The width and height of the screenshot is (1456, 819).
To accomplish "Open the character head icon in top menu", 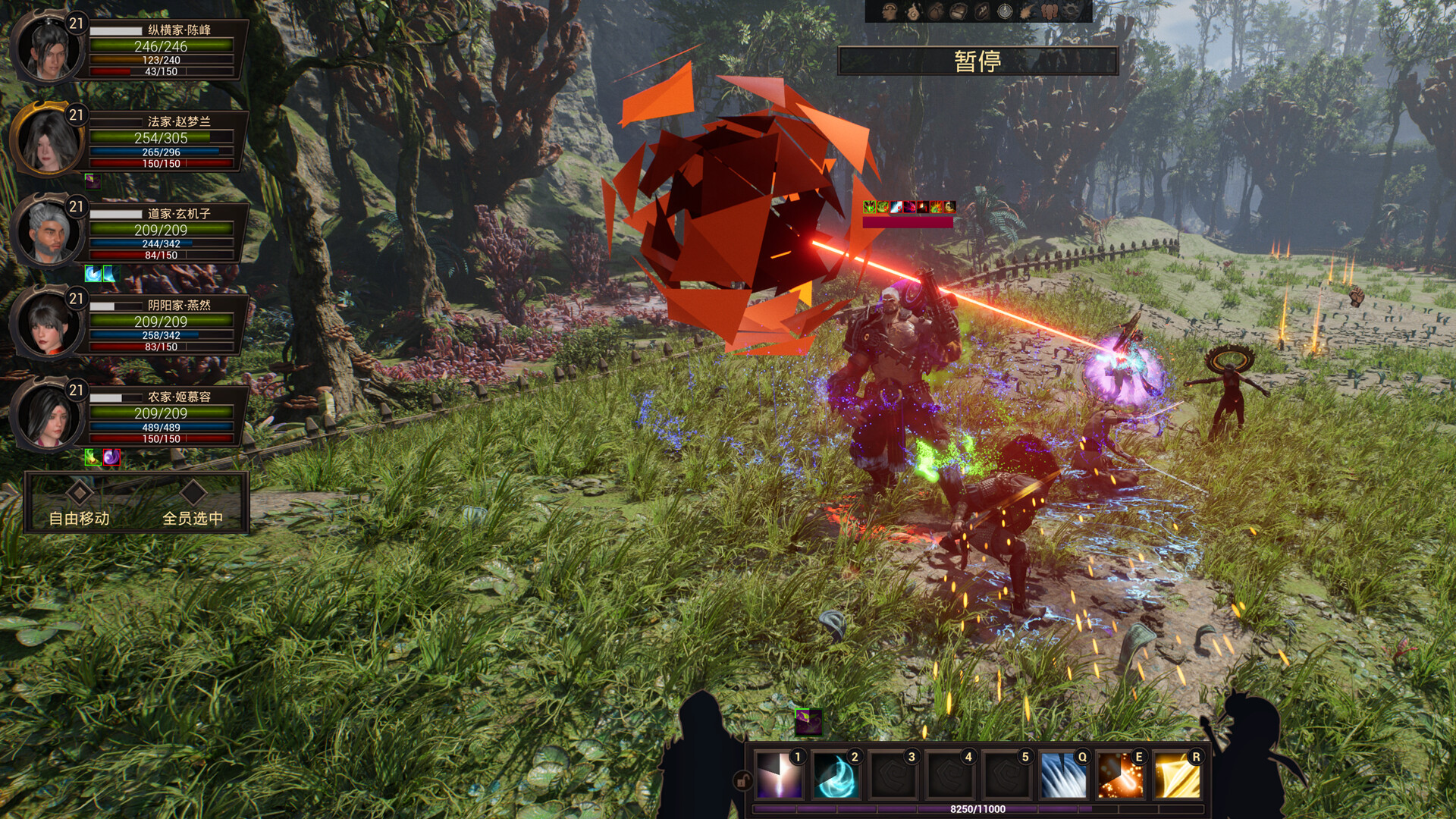I will click(890, 11).
